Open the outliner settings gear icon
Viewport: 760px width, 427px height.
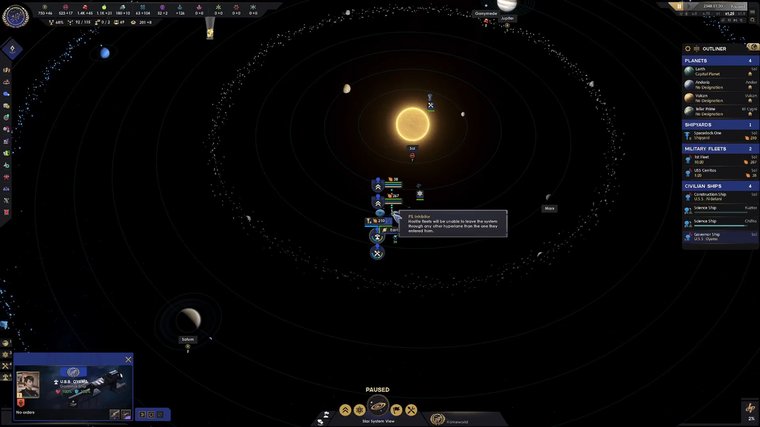690,48
